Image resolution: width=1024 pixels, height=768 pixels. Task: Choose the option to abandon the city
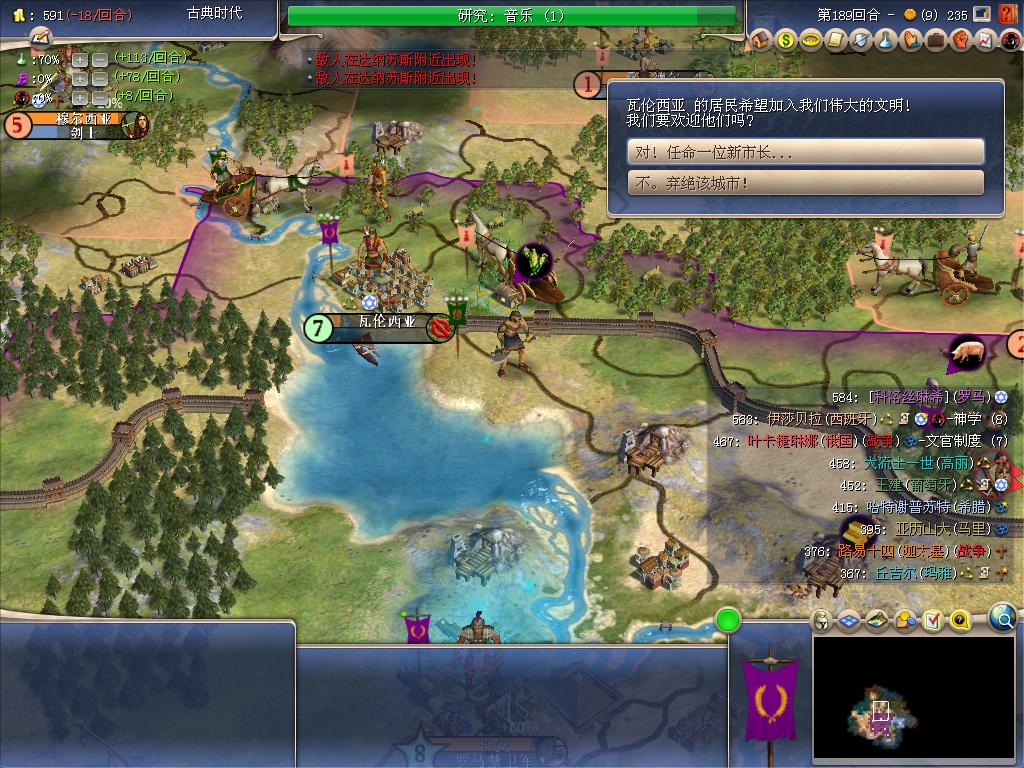click(x=805, y=183)
